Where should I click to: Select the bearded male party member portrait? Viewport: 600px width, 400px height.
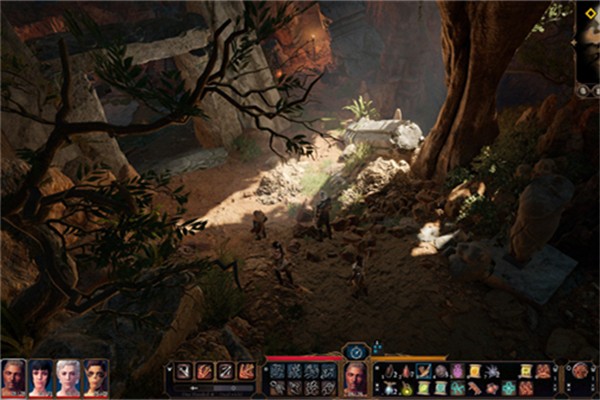[x=13, y=377]
